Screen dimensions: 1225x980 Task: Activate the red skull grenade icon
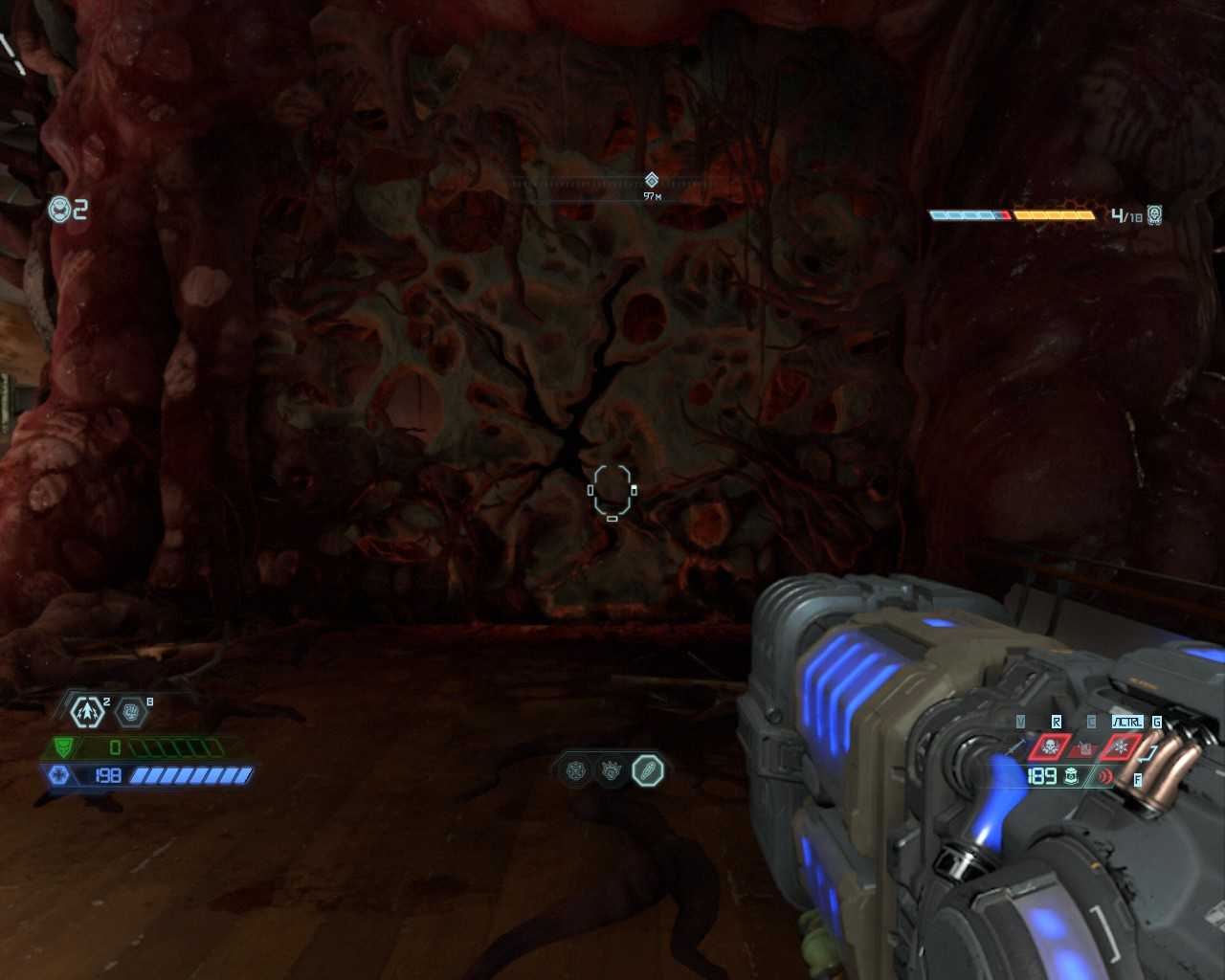pos(1050,746)
